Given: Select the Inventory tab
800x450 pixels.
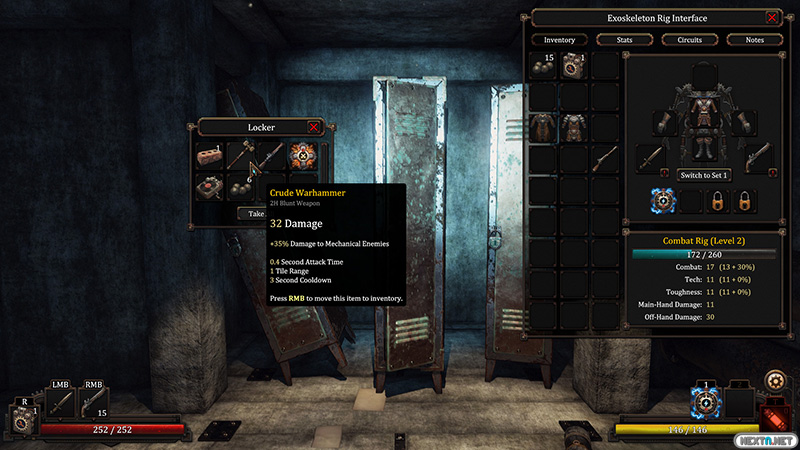Looking at the screenshot, I should tap(559, 40).
